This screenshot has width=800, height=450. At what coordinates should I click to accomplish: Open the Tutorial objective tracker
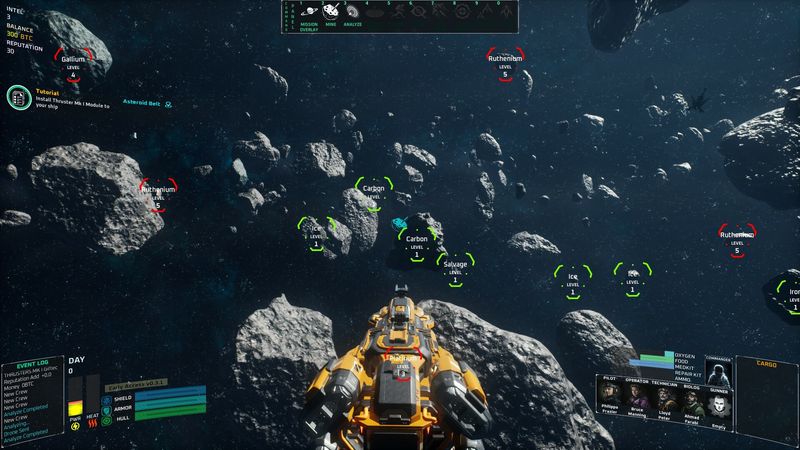17,97
